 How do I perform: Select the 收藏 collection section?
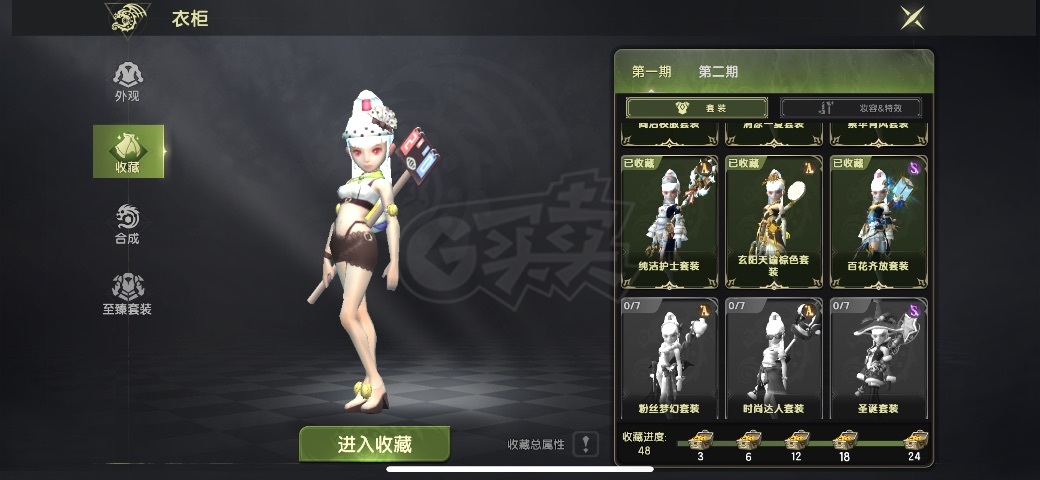point(128,152)
